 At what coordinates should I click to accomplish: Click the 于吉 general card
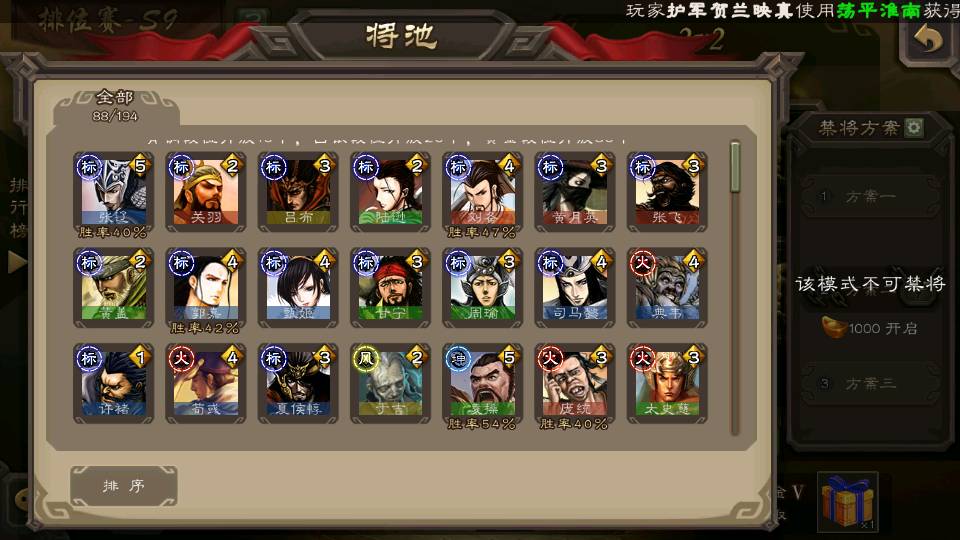391,382
